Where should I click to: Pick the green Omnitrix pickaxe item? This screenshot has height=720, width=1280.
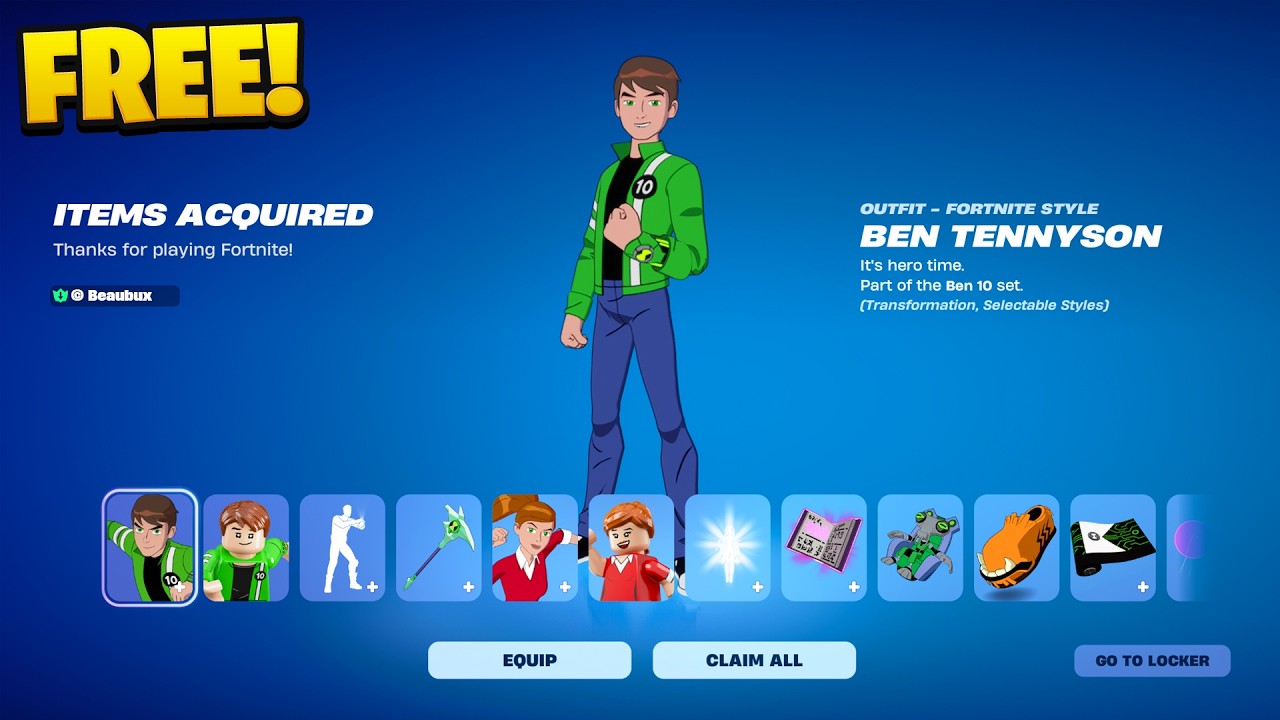tap(438, 548)
